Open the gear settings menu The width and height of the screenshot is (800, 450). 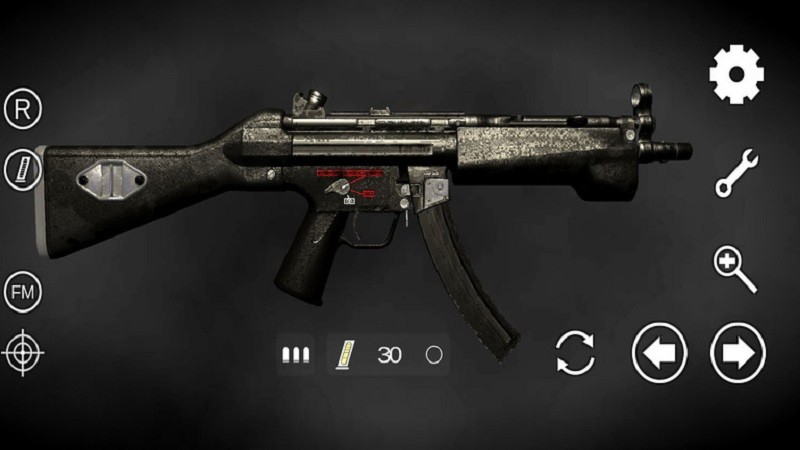[x=737, y=74]
